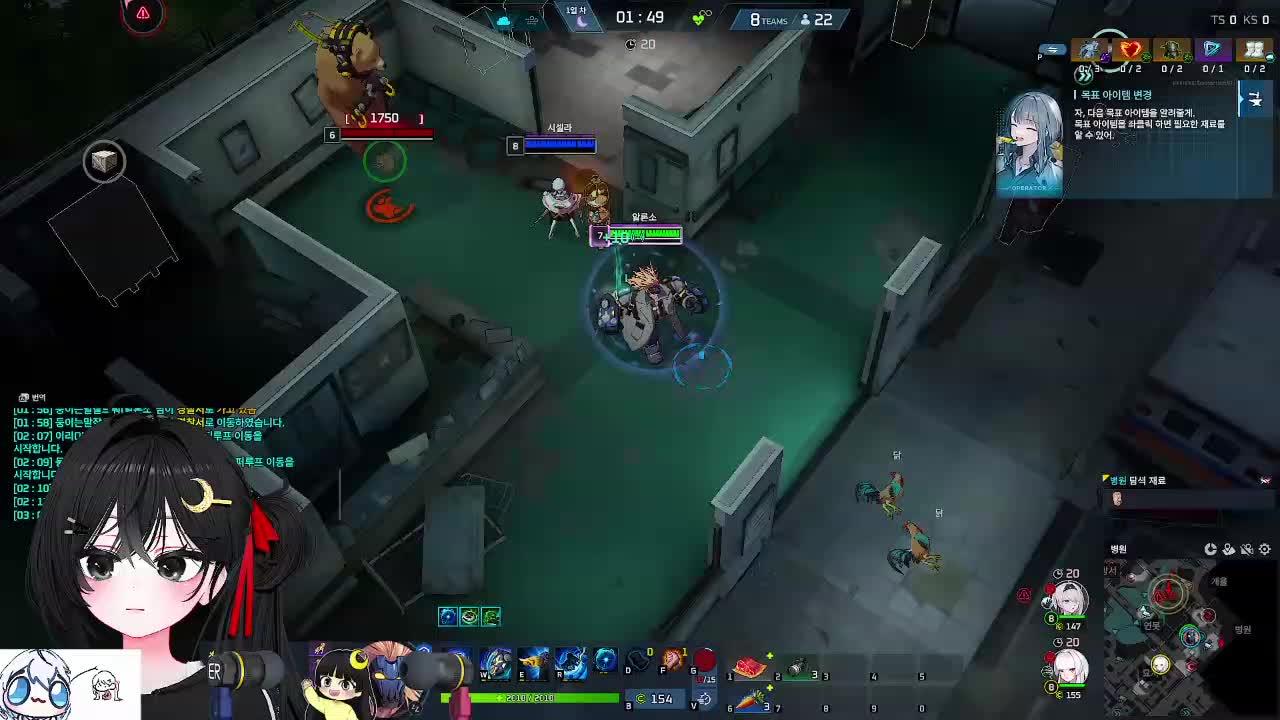Activate the E skill icon
This screenshot has width=1280, height=720.
[533, 665]
